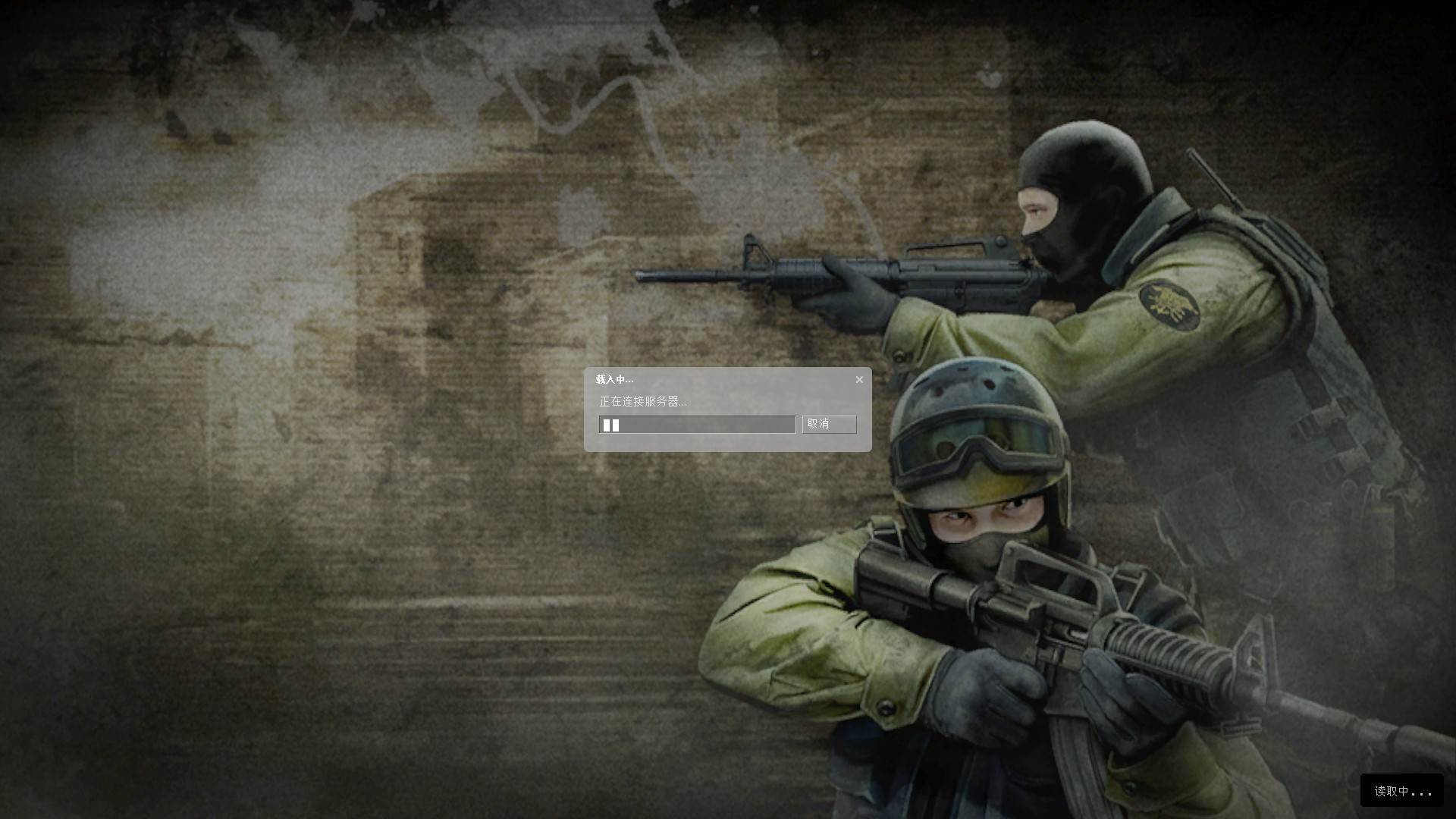
Task: Cancel the server connection with 取消
Action: (x=829, y=424)
